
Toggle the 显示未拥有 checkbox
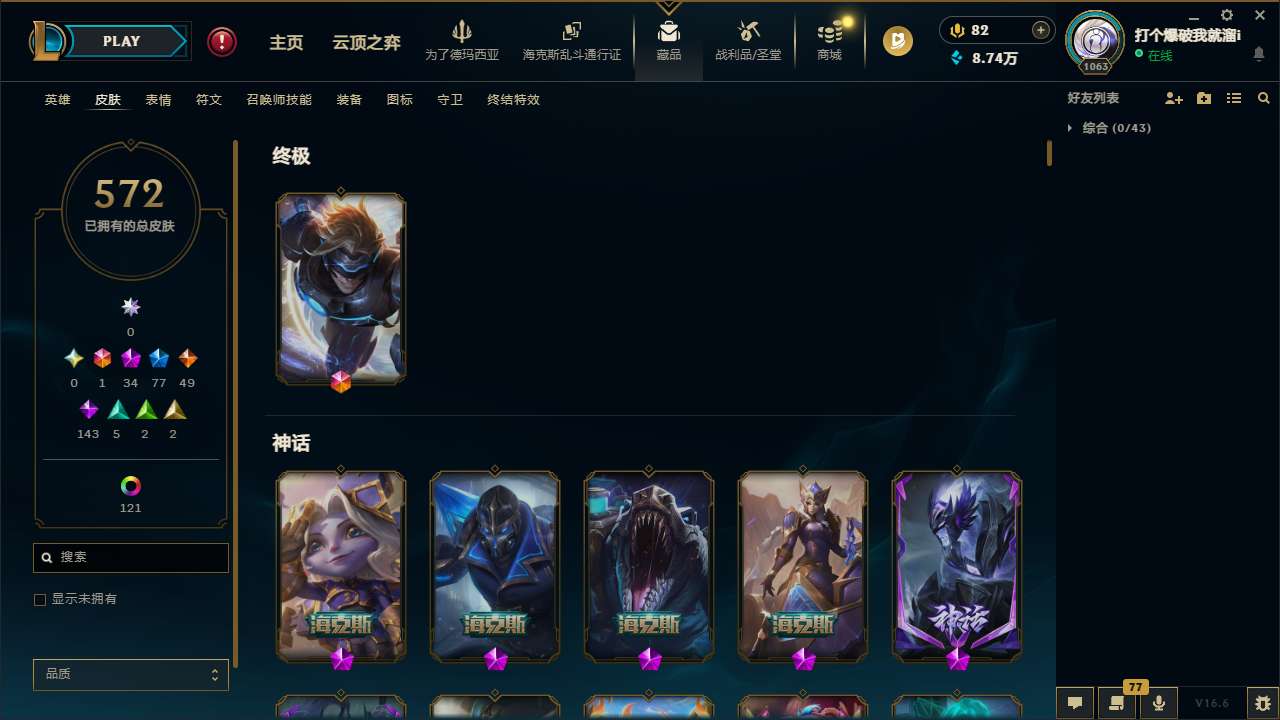tap(40, 599)
